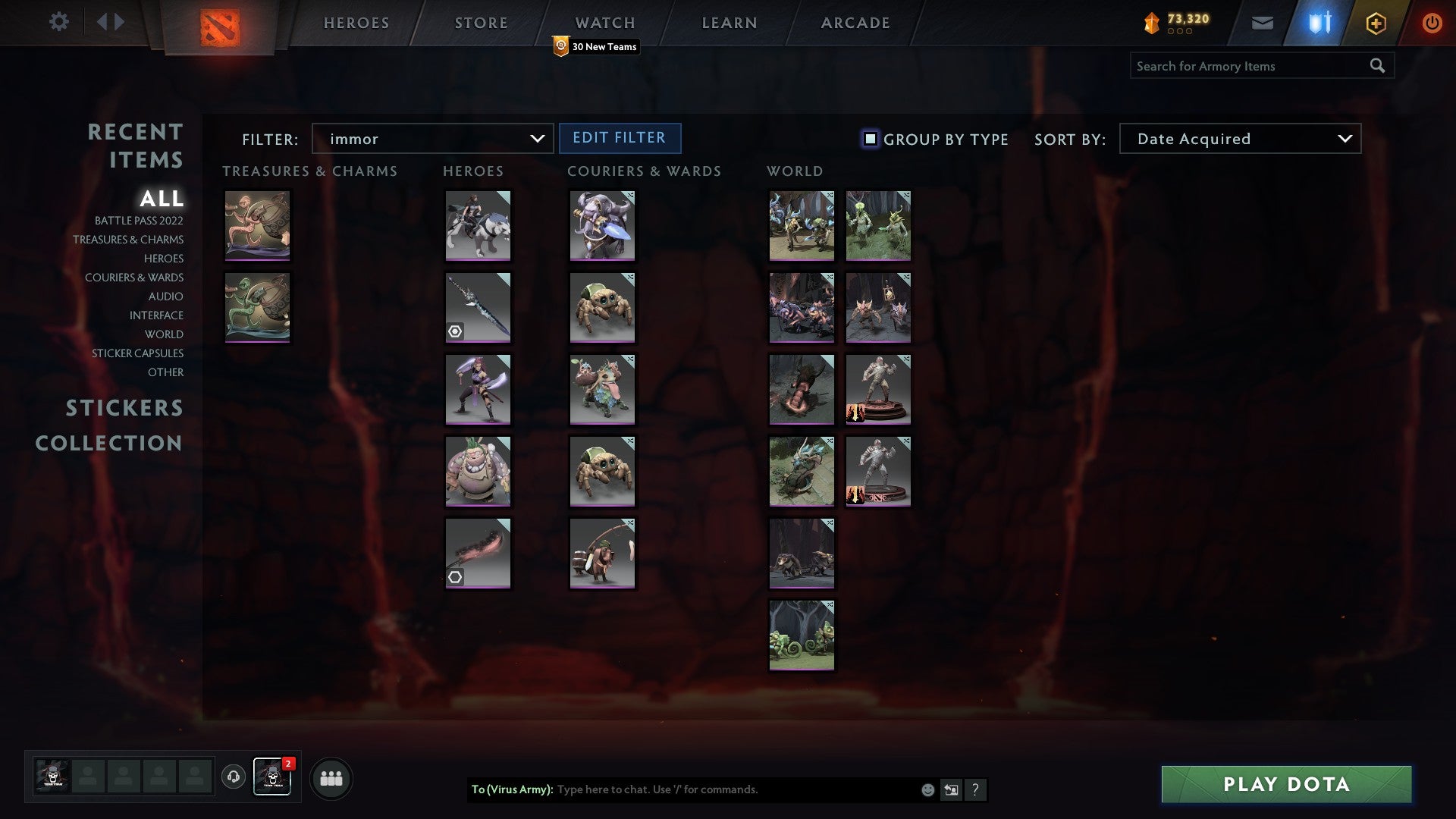Open the SORT BY Date Acquired dropdown
The image size is (1456, 819).
pyautogui.click(x=1239, y=139)
